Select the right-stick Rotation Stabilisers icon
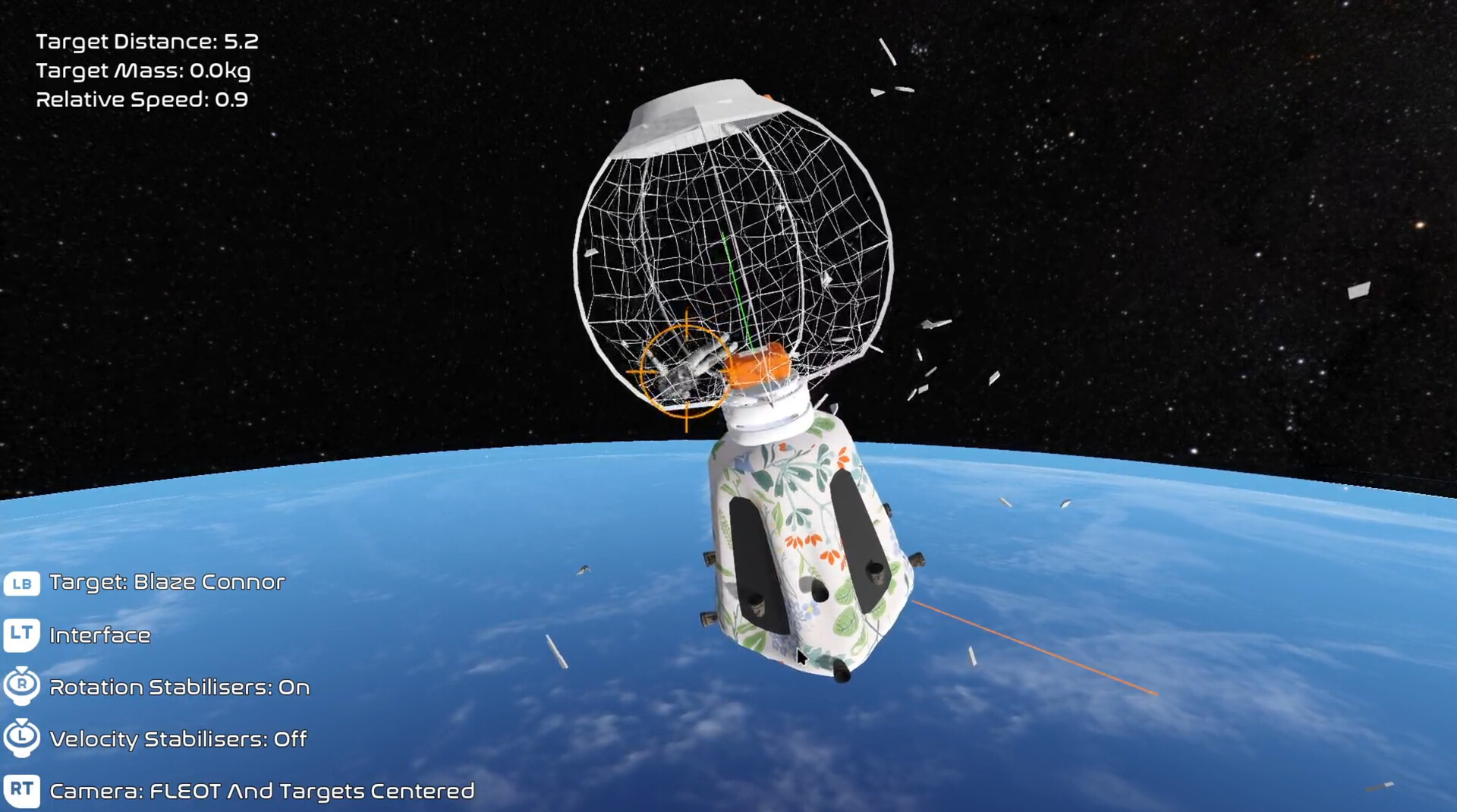 pos(22,685)
